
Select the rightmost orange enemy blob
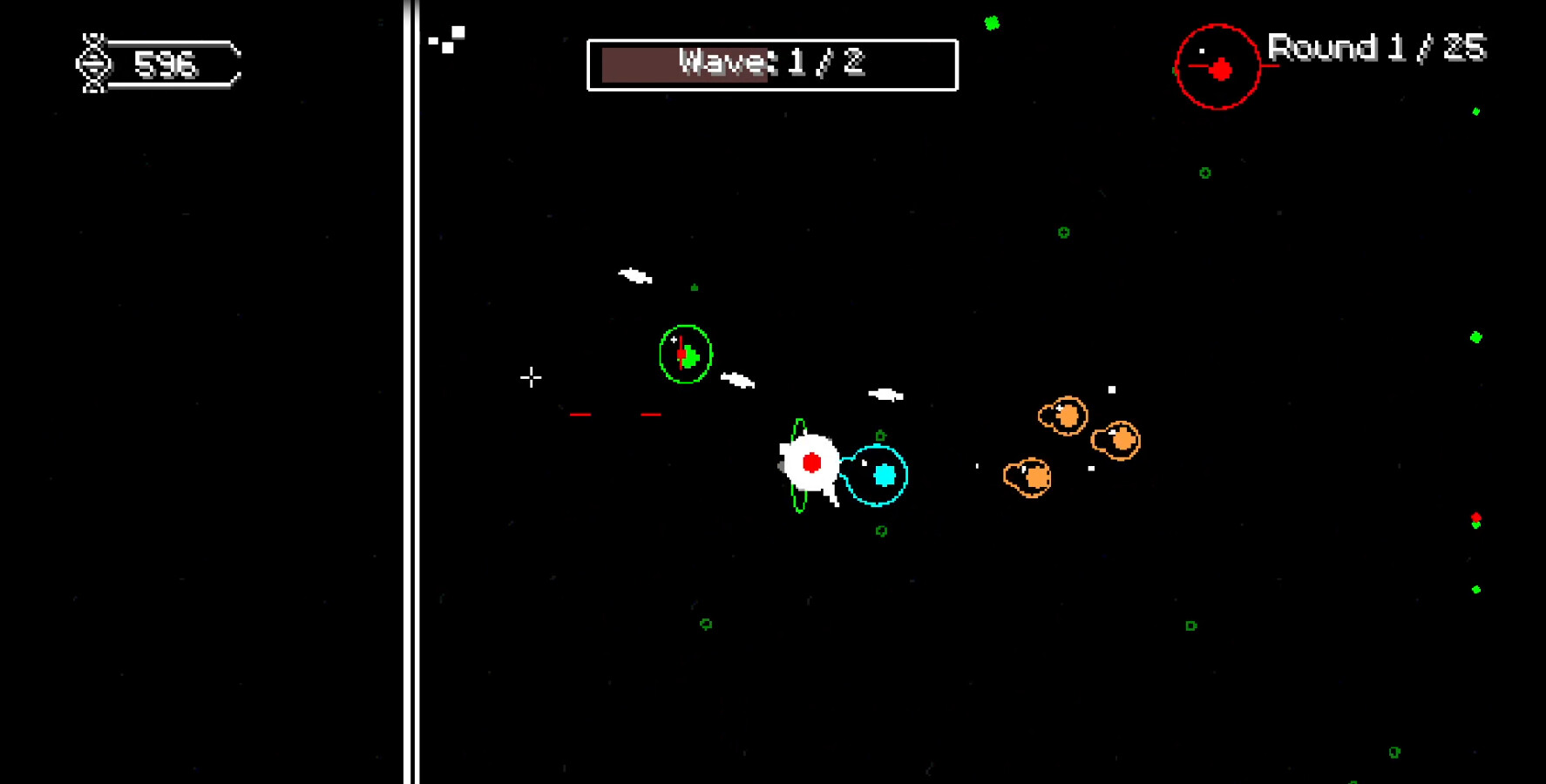pos(1116,442)
